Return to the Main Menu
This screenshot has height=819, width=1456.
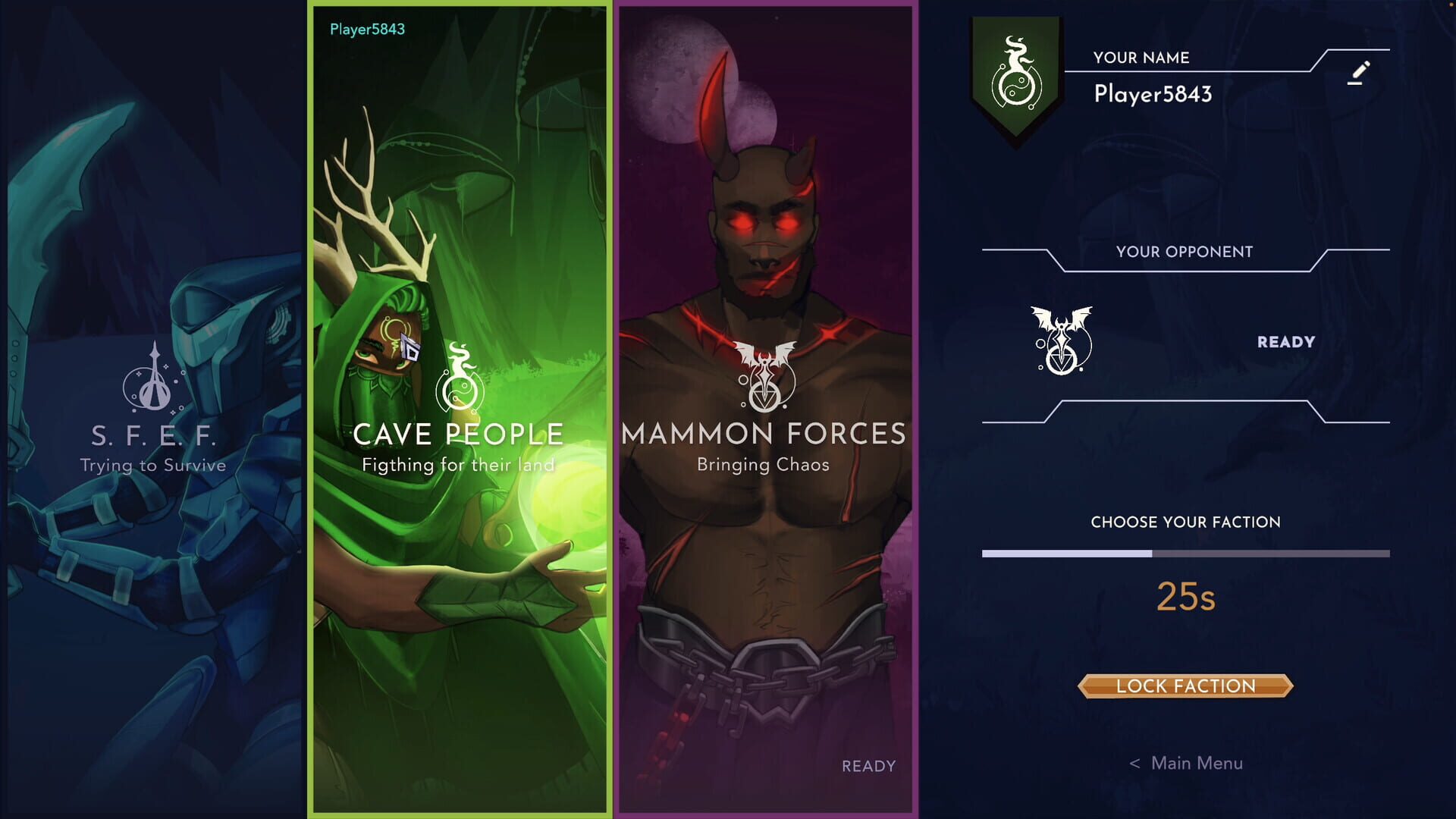[1186, 763]
